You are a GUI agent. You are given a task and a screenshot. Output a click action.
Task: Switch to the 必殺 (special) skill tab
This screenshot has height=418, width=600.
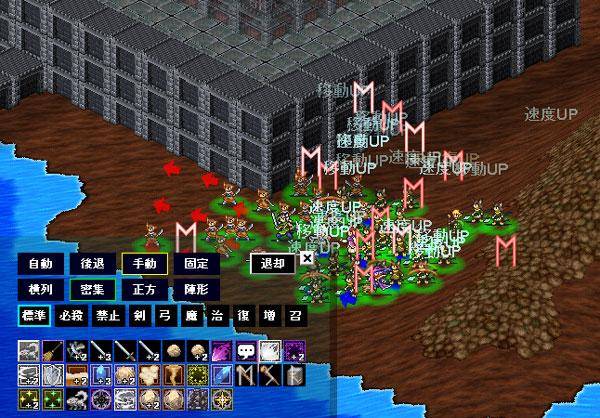[x=72, y=315]
